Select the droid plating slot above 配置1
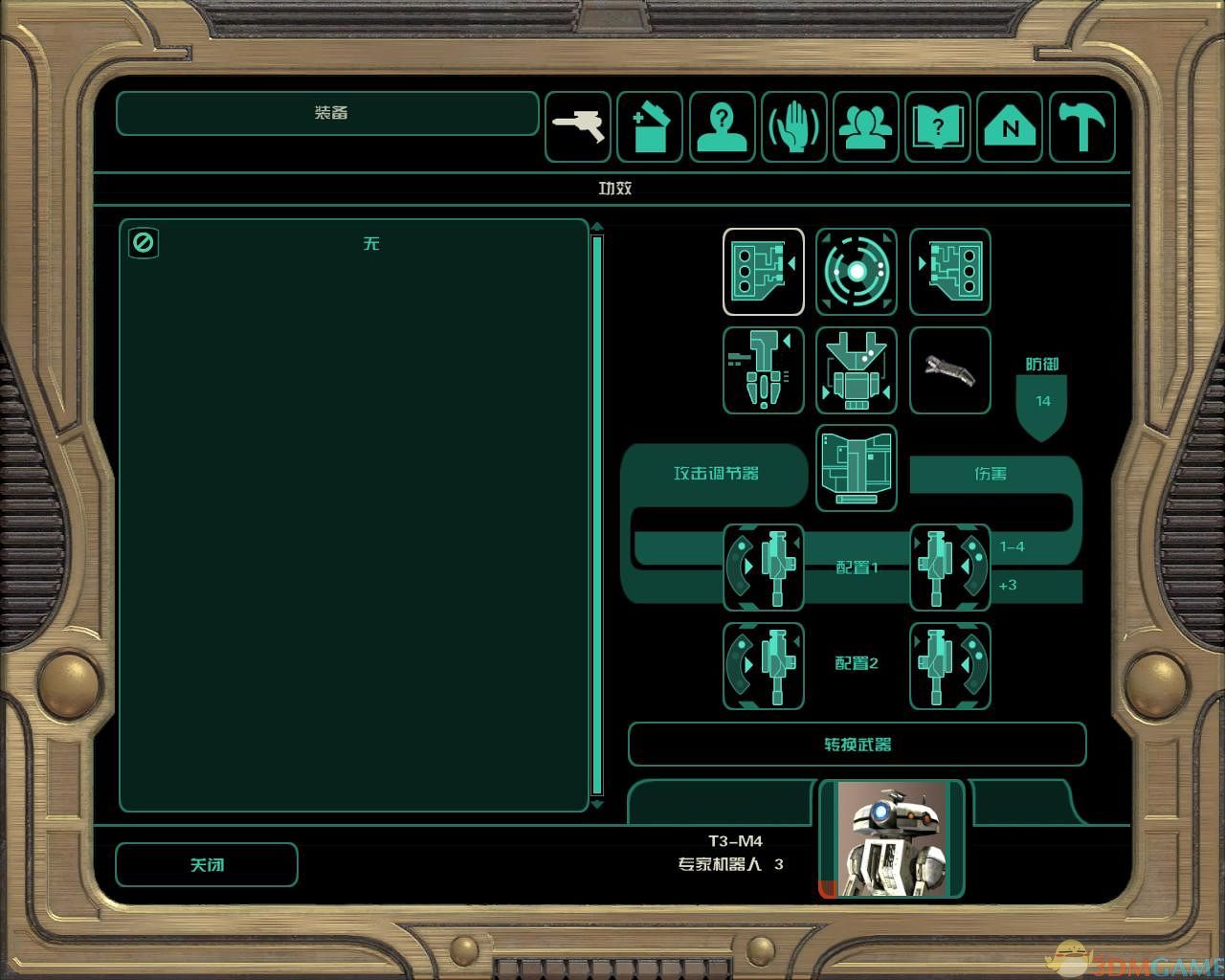1225x980 pixels. [x=857, y=468]
